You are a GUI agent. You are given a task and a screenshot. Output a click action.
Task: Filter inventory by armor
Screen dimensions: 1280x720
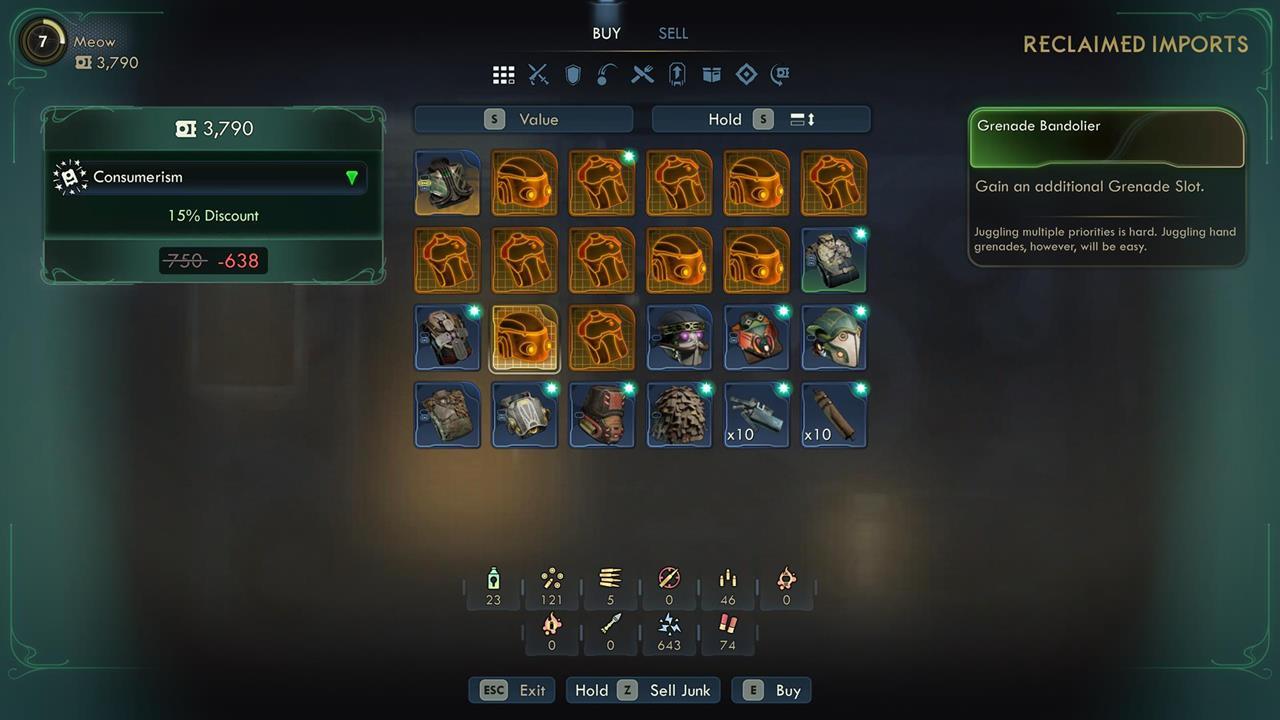pos(573,74)
